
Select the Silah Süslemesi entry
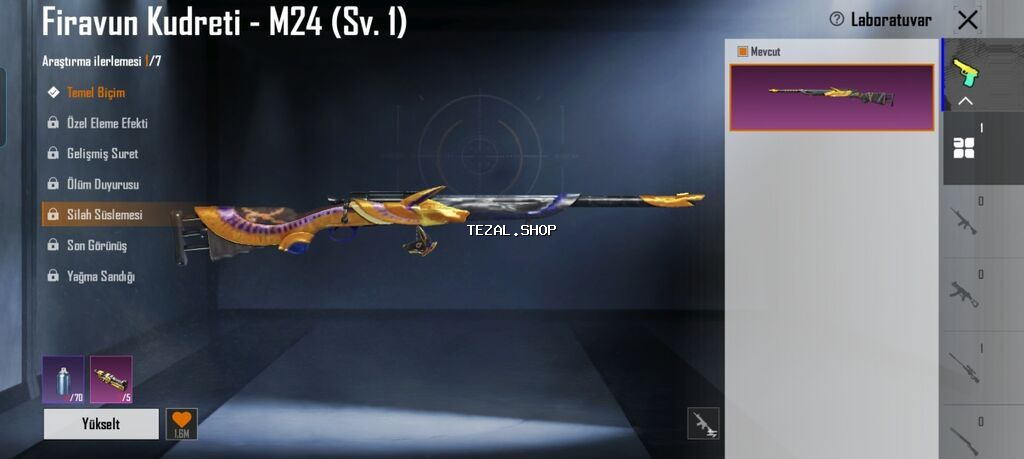tap(104, 215)
